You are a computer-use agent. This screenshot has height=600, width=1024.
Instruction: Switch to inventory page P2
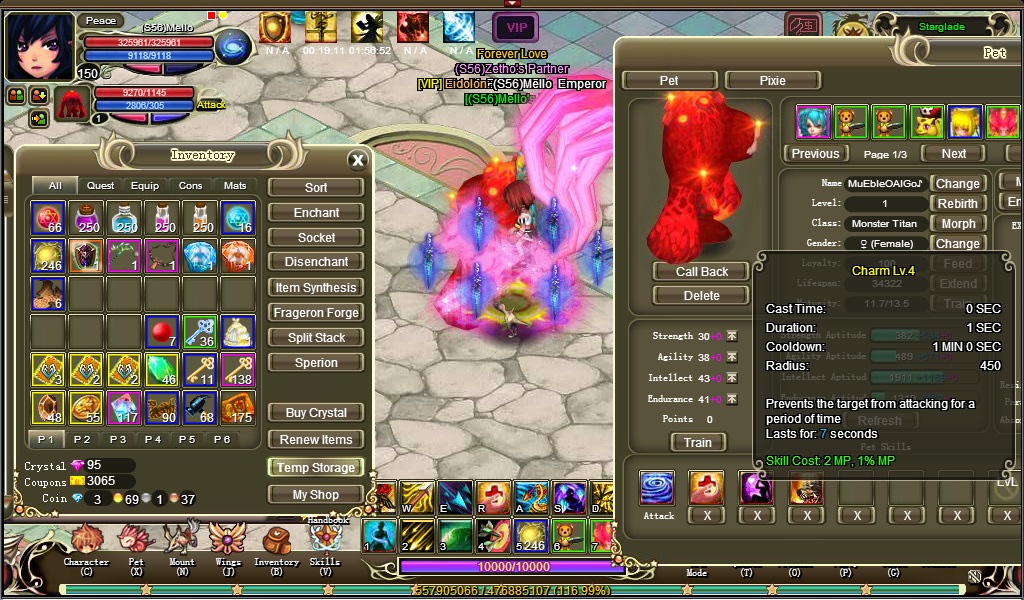pyautogui.click(x=82, y=440)
